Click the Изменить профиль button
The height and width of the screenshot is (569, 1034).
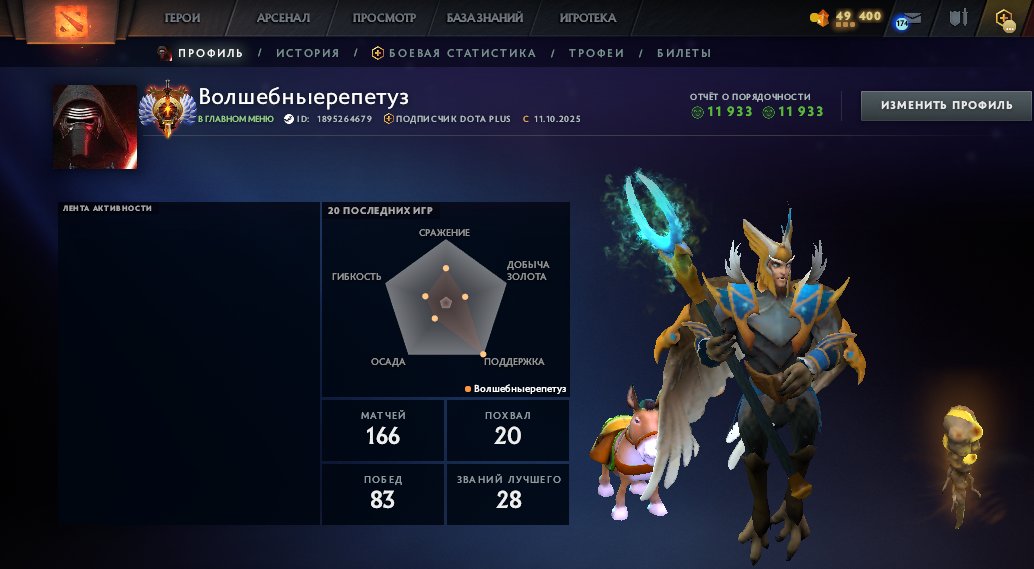946,105
